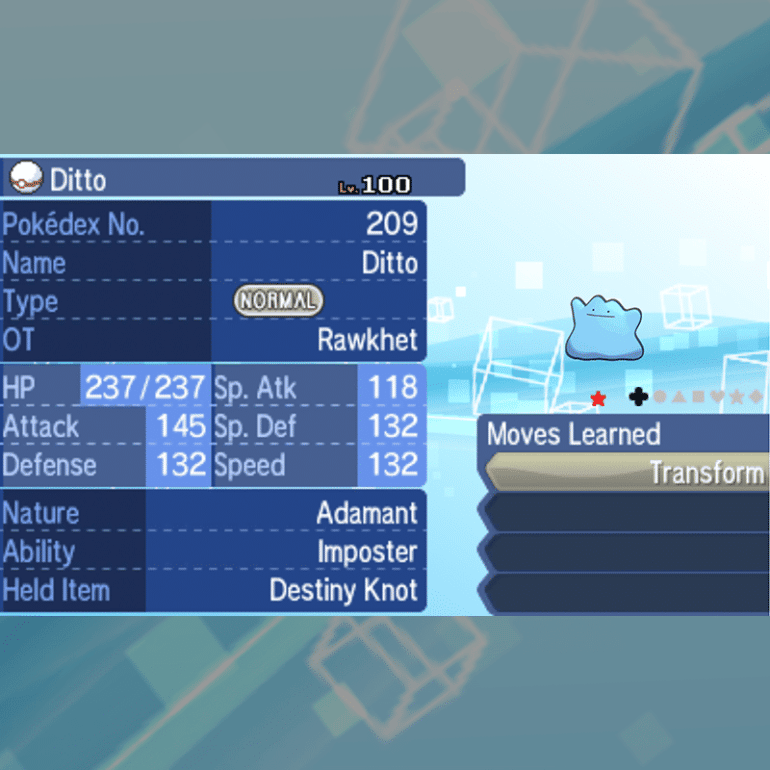Select the Transform move

(x=627, y=473)
